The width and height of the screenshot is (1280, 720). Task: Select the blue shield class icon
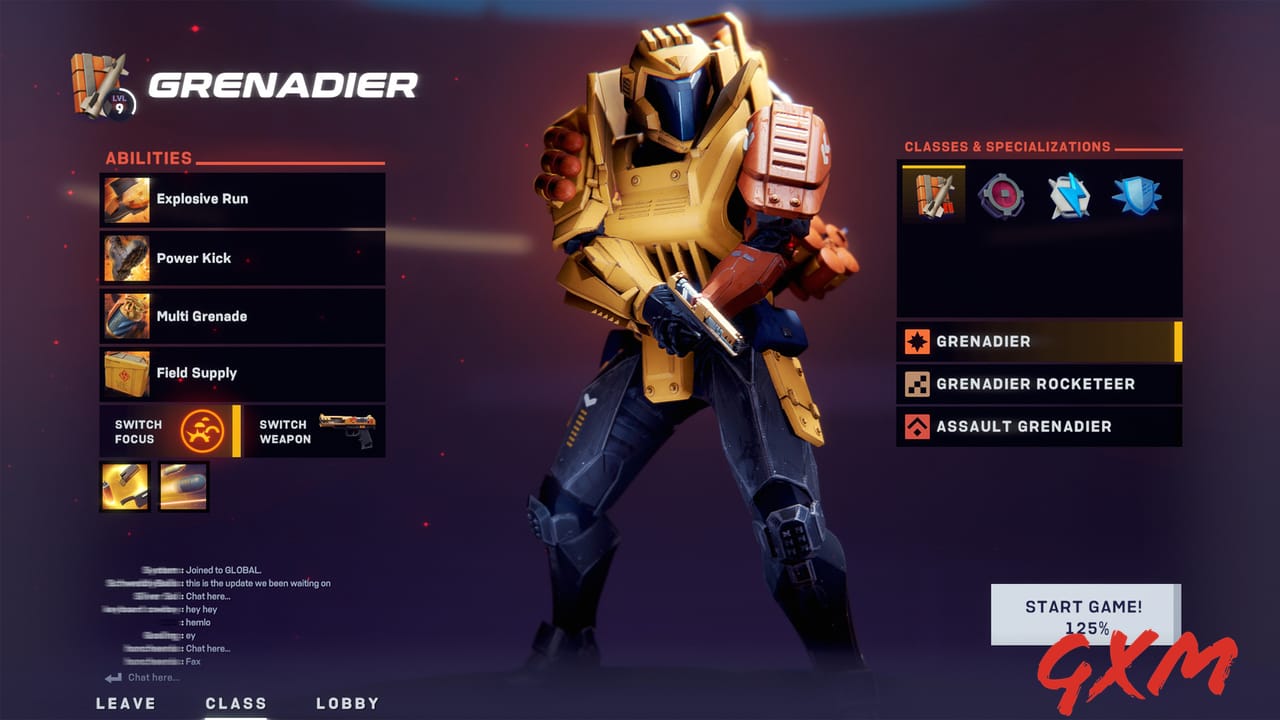pos(1137,198)
